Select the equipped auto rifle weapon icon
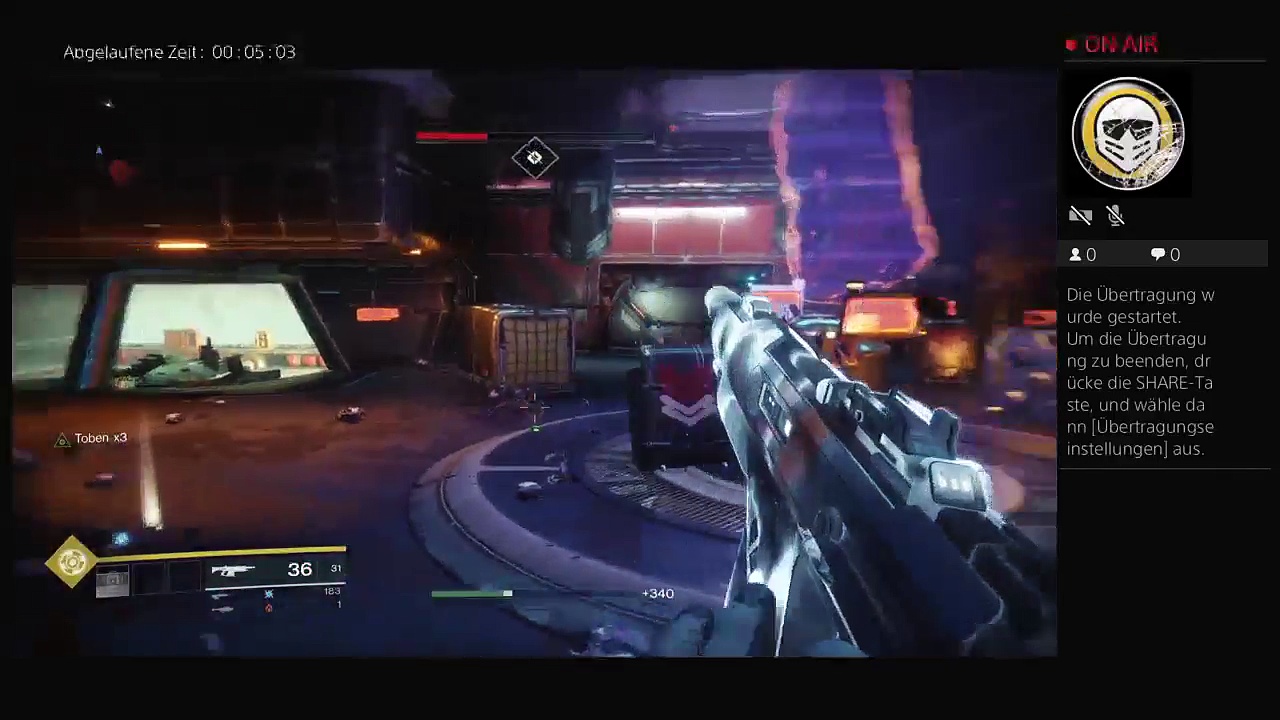 [x=233, y=570]
